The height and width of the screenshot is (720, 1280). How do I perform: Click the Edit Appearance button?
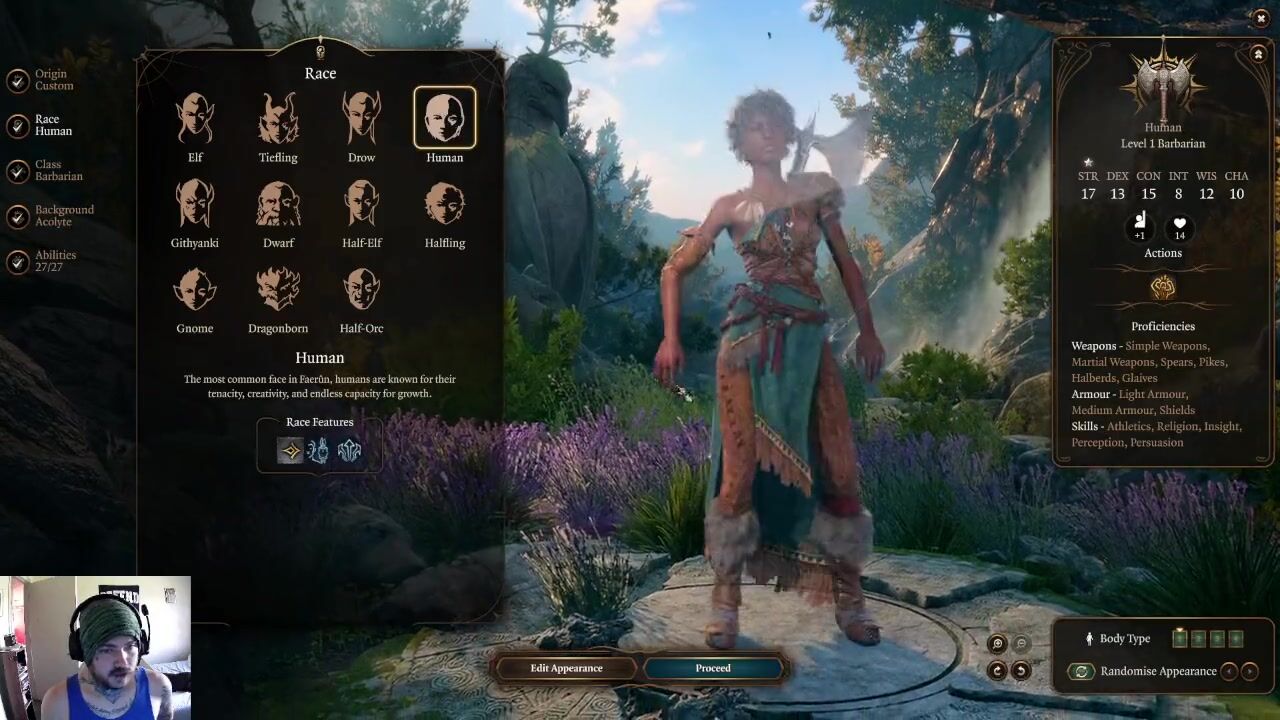click(x=566, y=668)
